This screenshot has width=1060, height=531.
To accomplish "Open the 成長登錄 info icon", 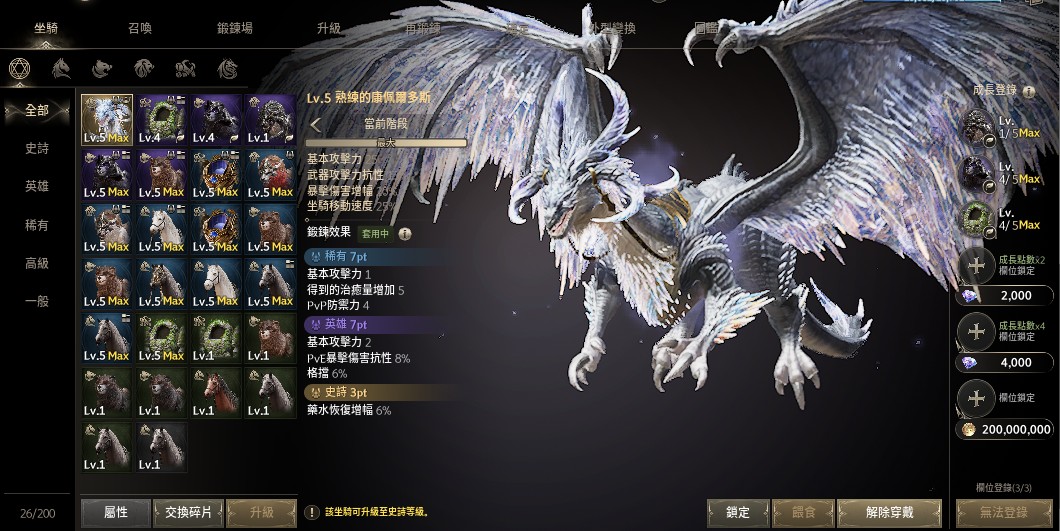I will point(1028,91).
